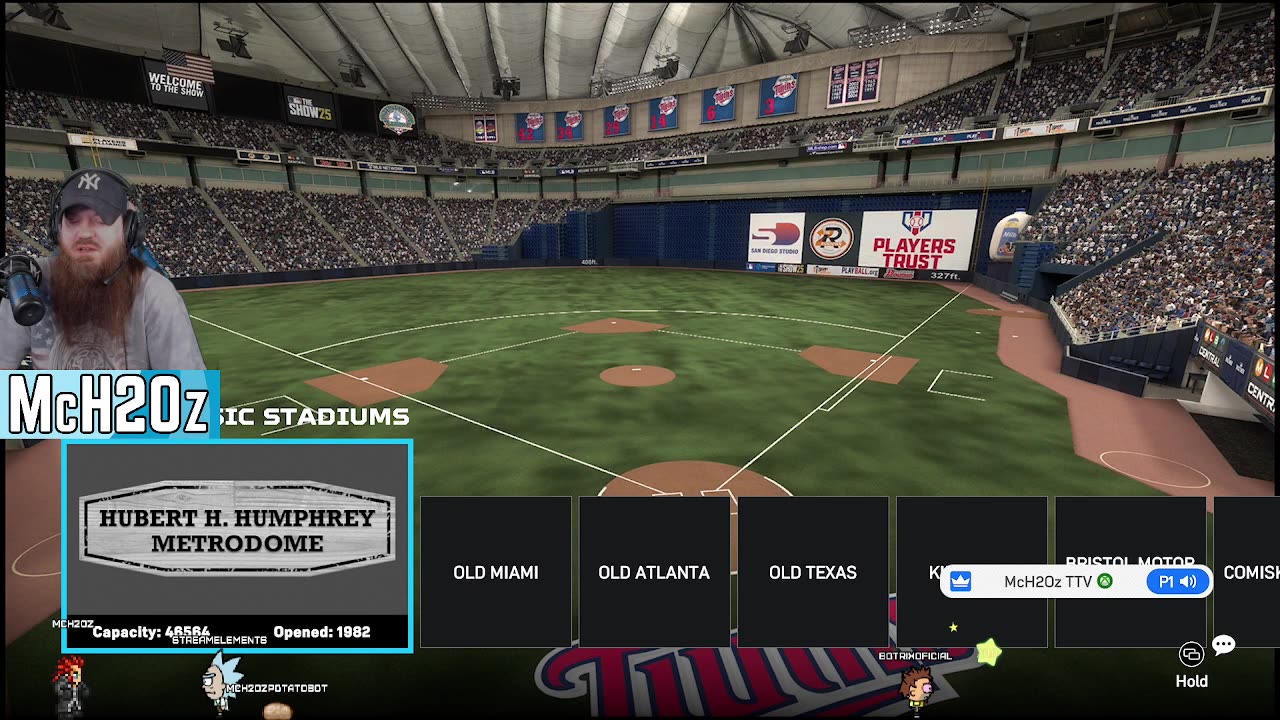The image size is (1280, 720).
Task: Choose the Old Miami stadium tile
Action: 495,572
